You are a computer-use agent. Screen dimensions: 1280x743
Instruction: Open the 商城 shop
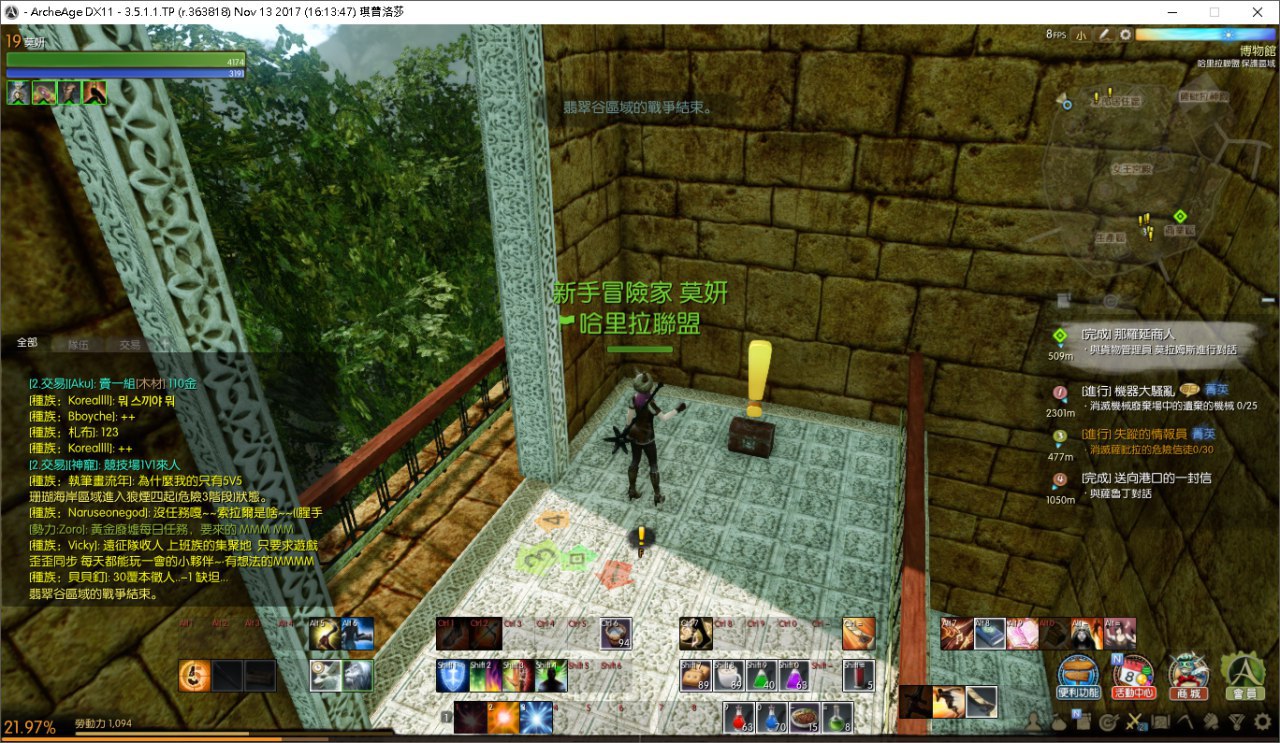[1187, 675]
